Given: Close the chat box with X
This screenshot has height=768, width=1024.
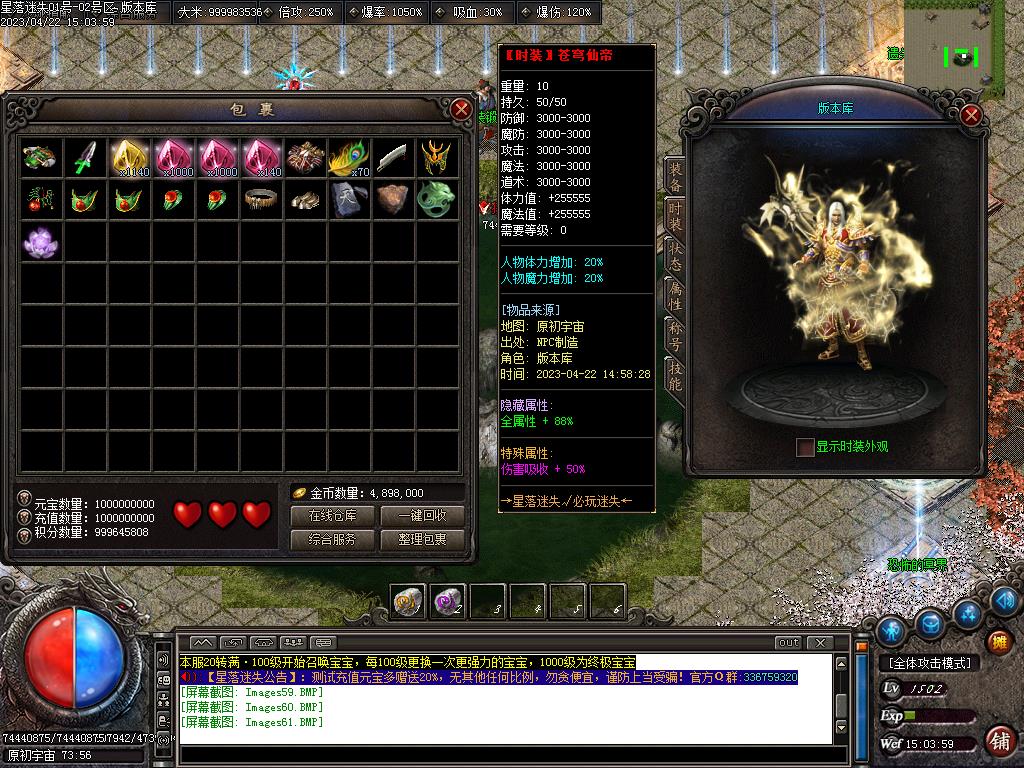Looking at the screenshot, I should click(x=819, y=642).
